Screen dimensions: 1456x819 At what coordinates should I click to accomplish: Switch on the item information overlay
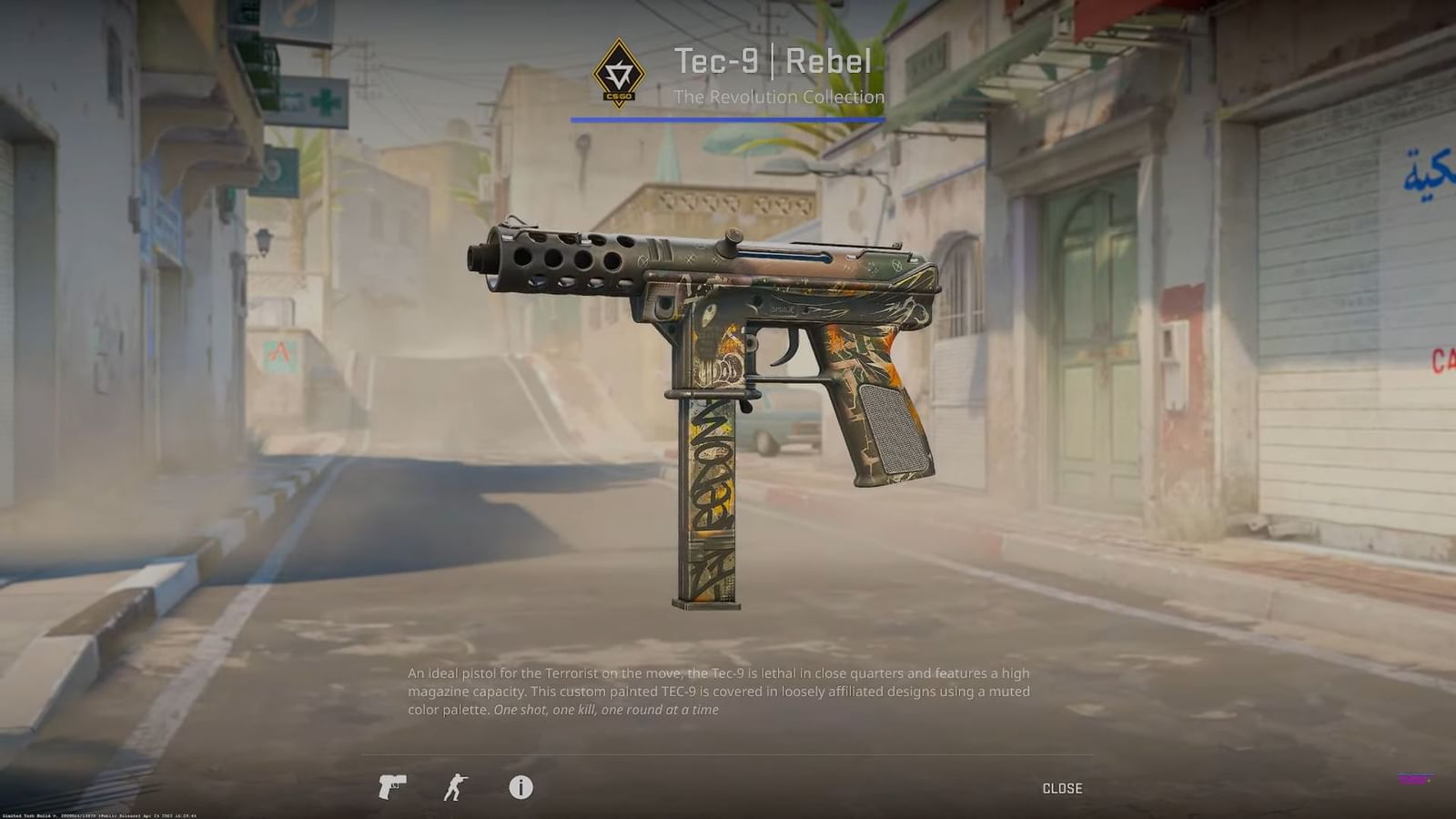(x=521, y=788)
